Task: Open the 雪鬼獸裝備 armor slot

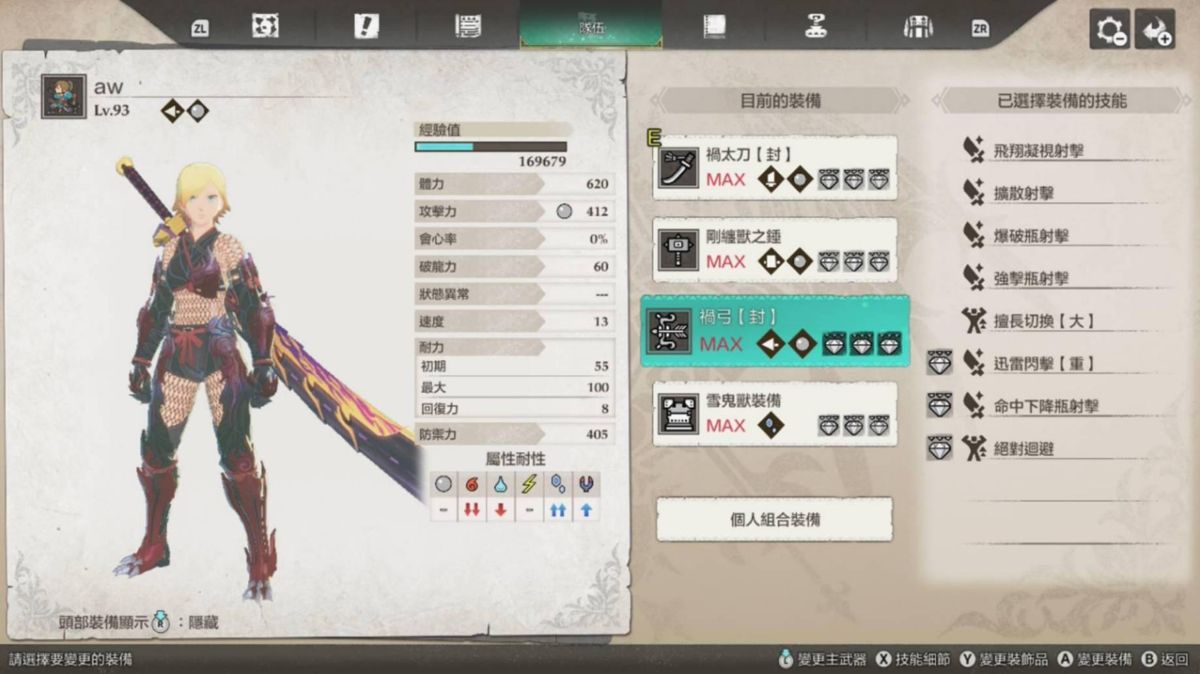Action: (775, 413)
